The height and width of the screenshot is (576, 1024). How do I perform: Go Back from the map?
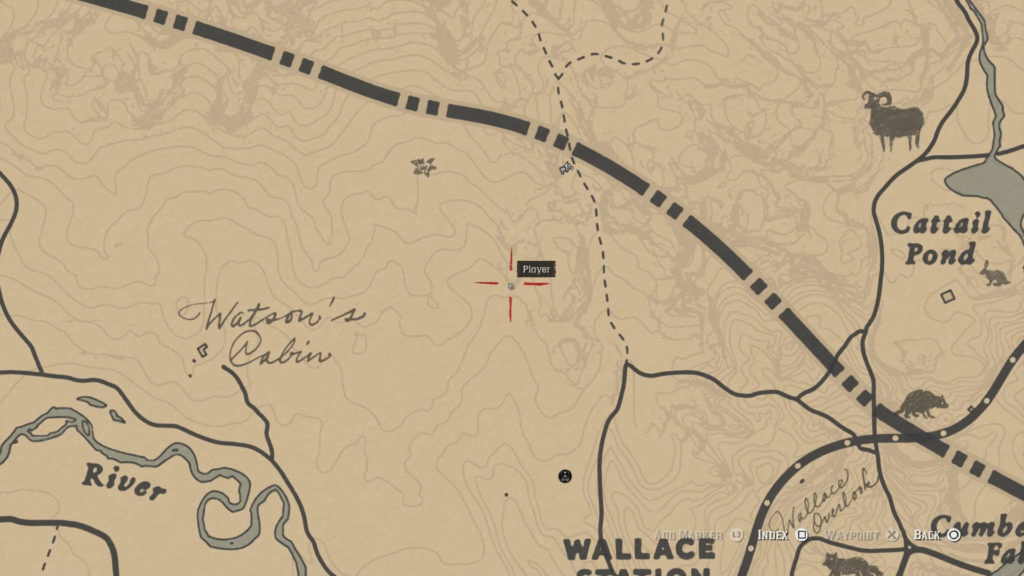coord(936,535)
